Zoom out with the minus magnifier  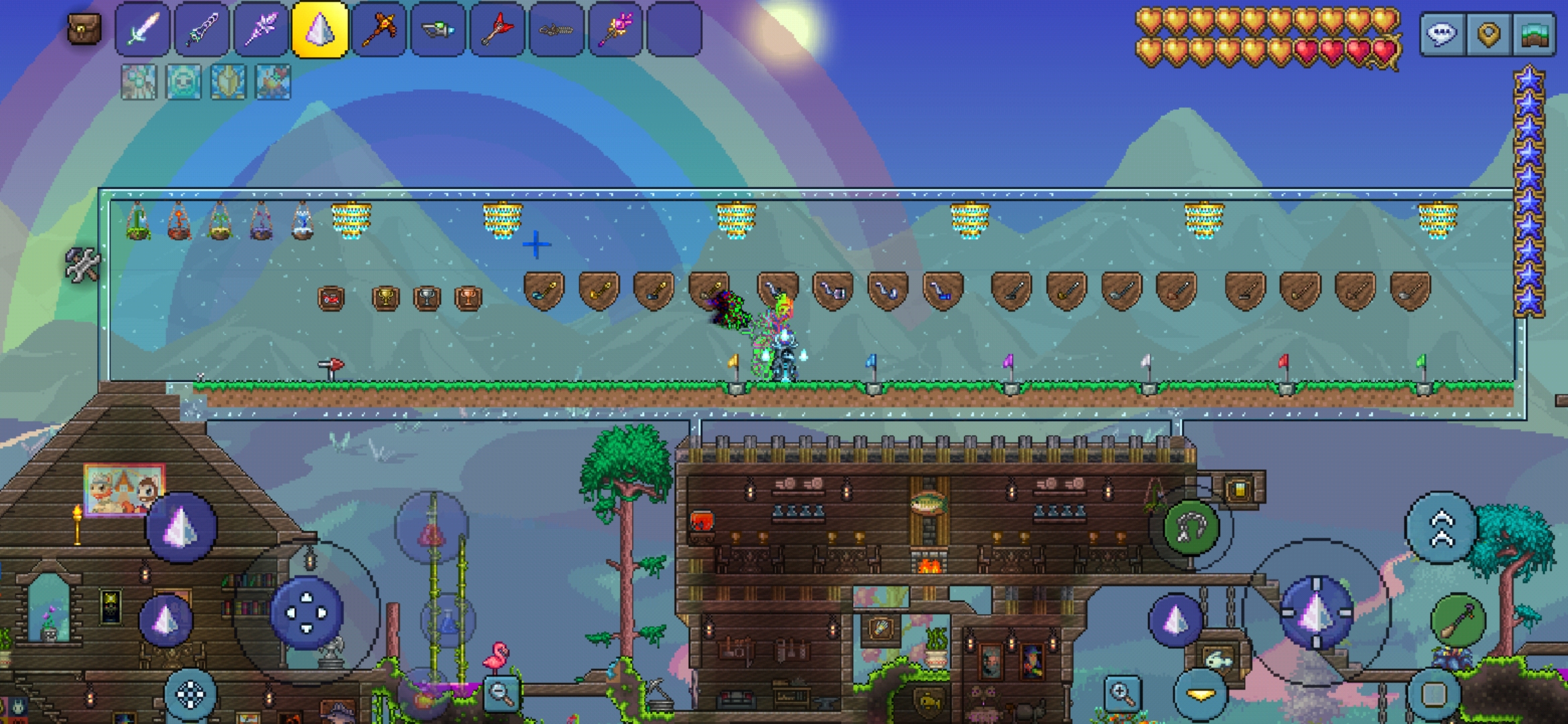501,694
